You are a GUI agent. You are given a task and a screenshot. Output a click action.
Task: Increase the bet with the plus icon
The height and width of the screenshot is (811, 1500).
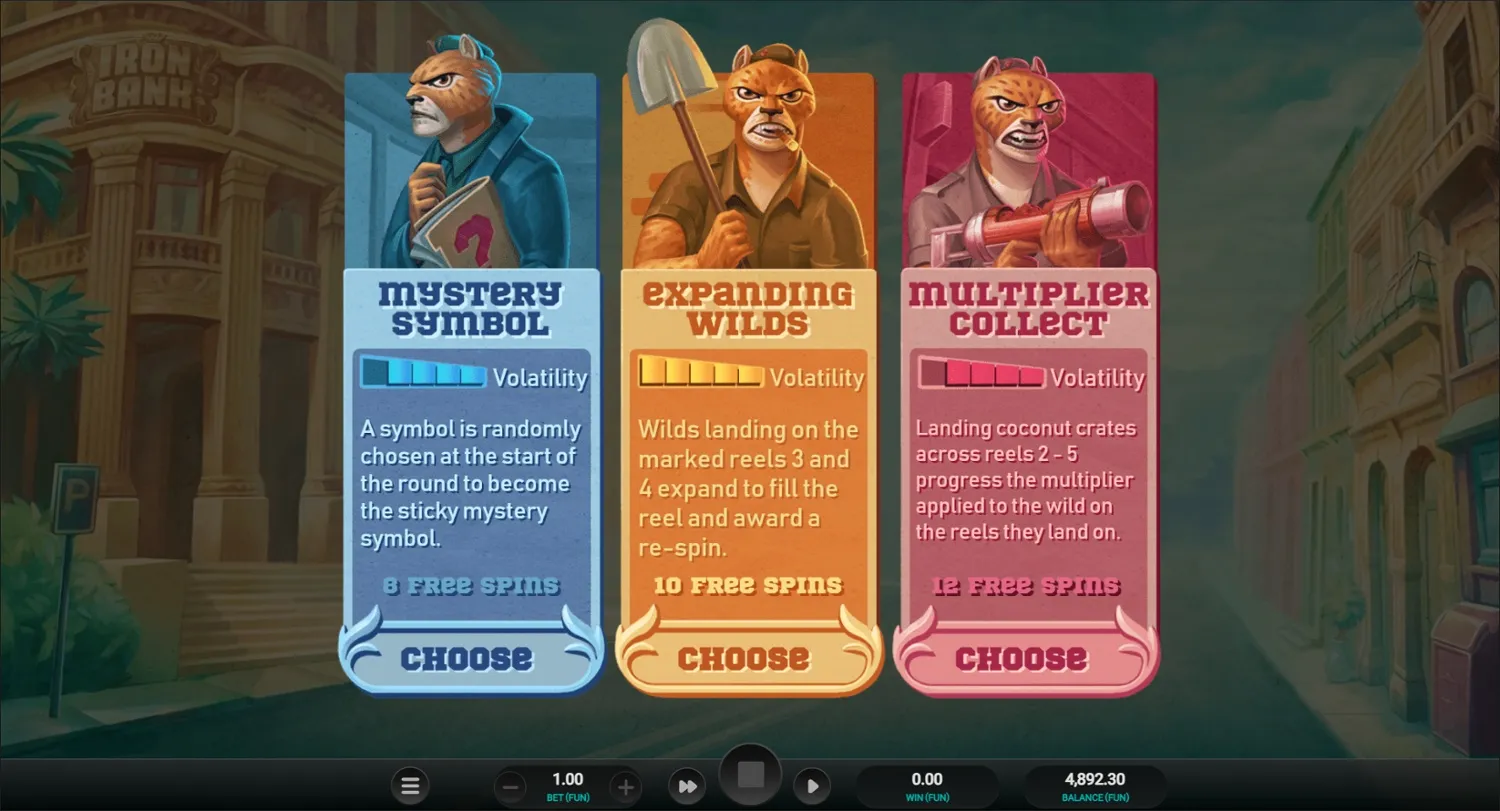[625, 785]
